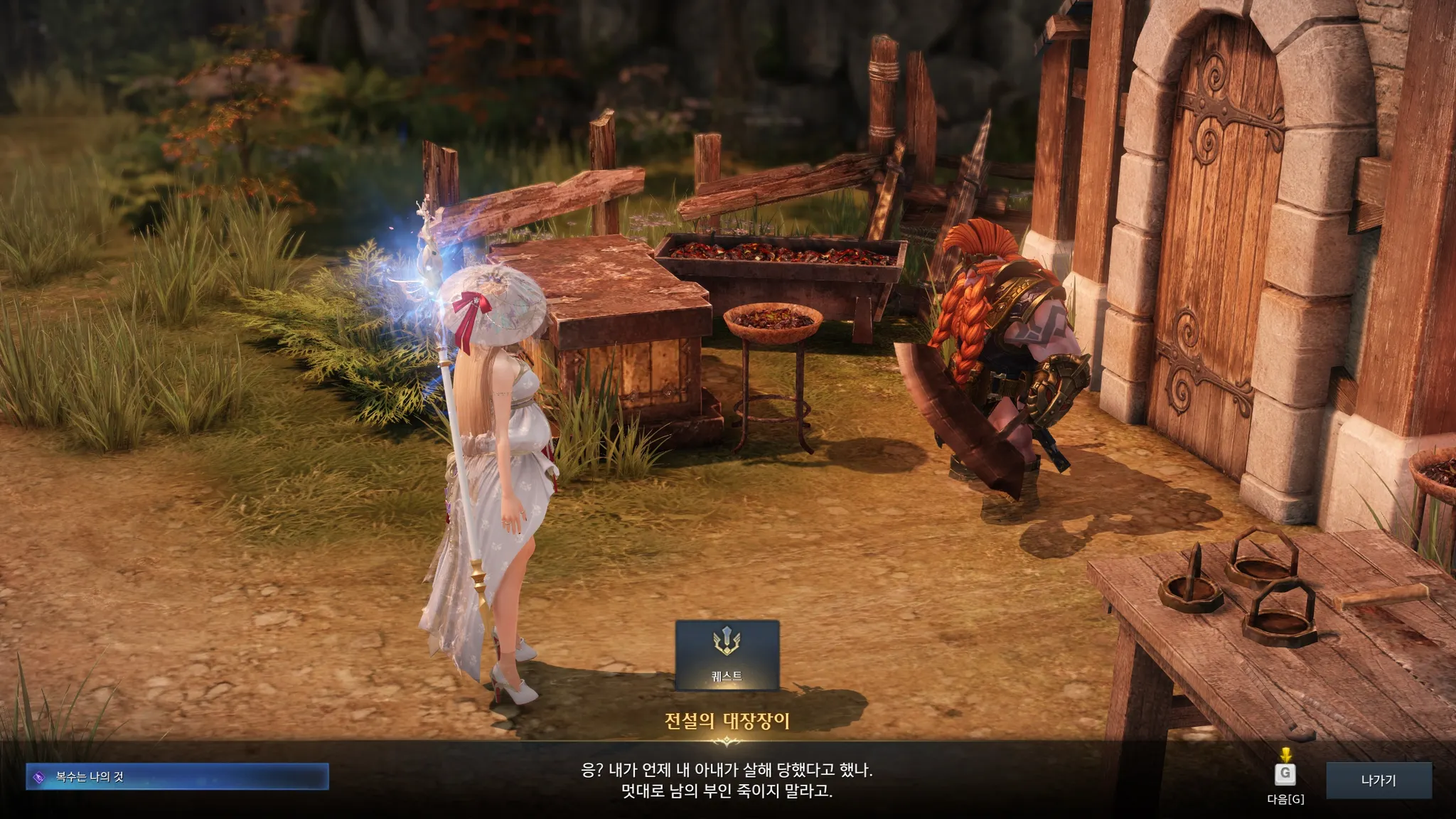The height and width of the screenshot is (819, 1456).
Task: Select the 복수는 나의 것 quest entry
Action: (x=177, y=776)
